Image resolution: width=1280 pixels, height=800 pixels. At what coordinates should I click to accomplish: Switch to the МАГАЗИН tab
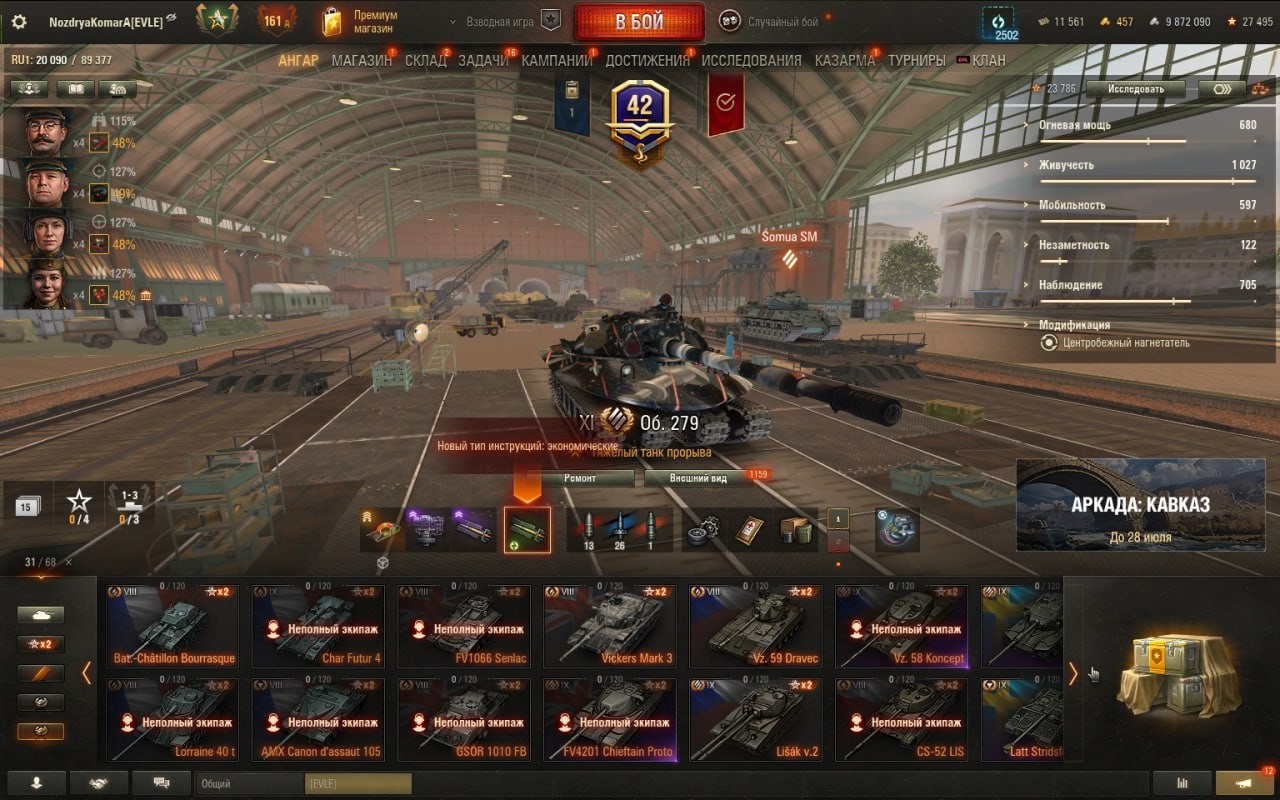pos(361,60)
